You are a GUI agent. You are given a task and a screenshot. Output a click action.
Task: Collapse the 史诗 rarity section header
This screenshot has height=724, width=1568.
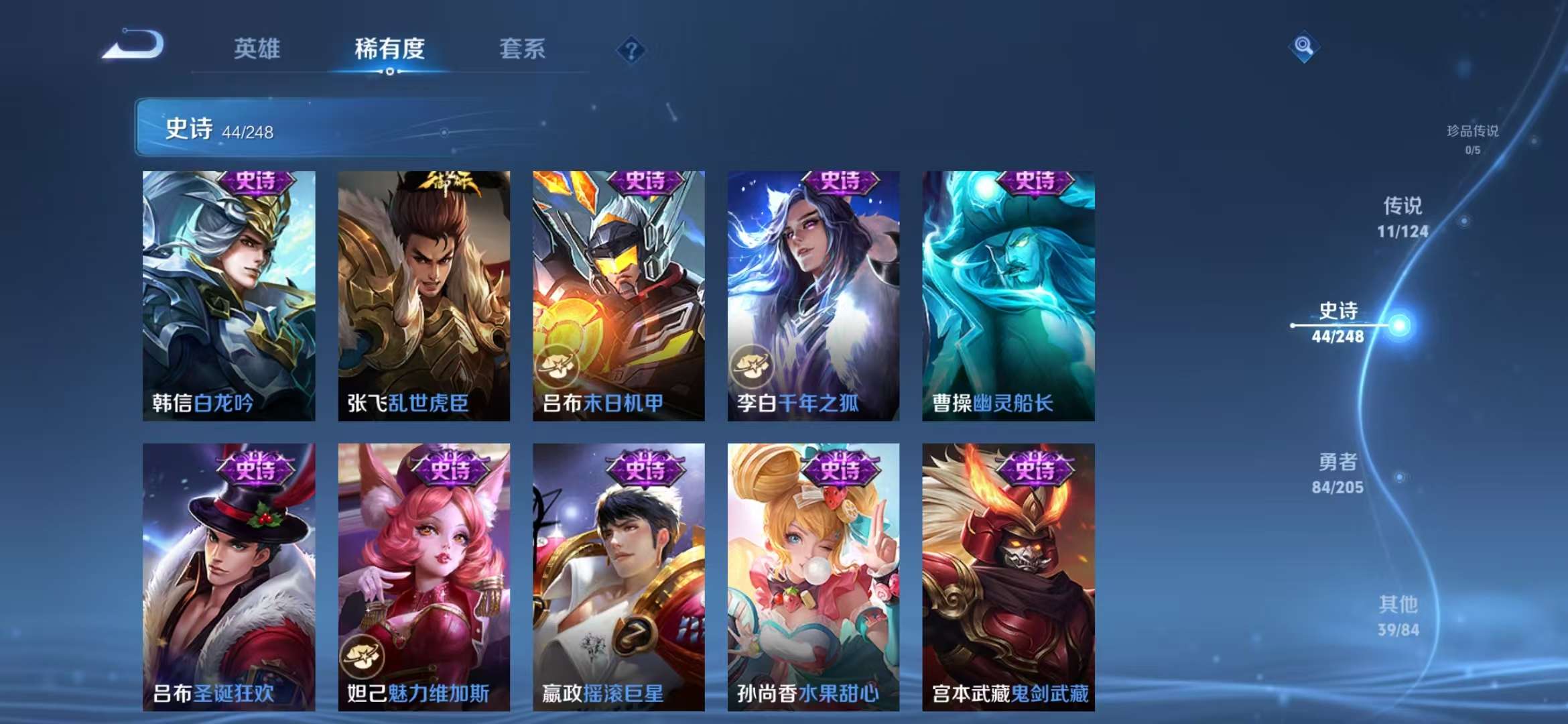[x=268, y=128]
